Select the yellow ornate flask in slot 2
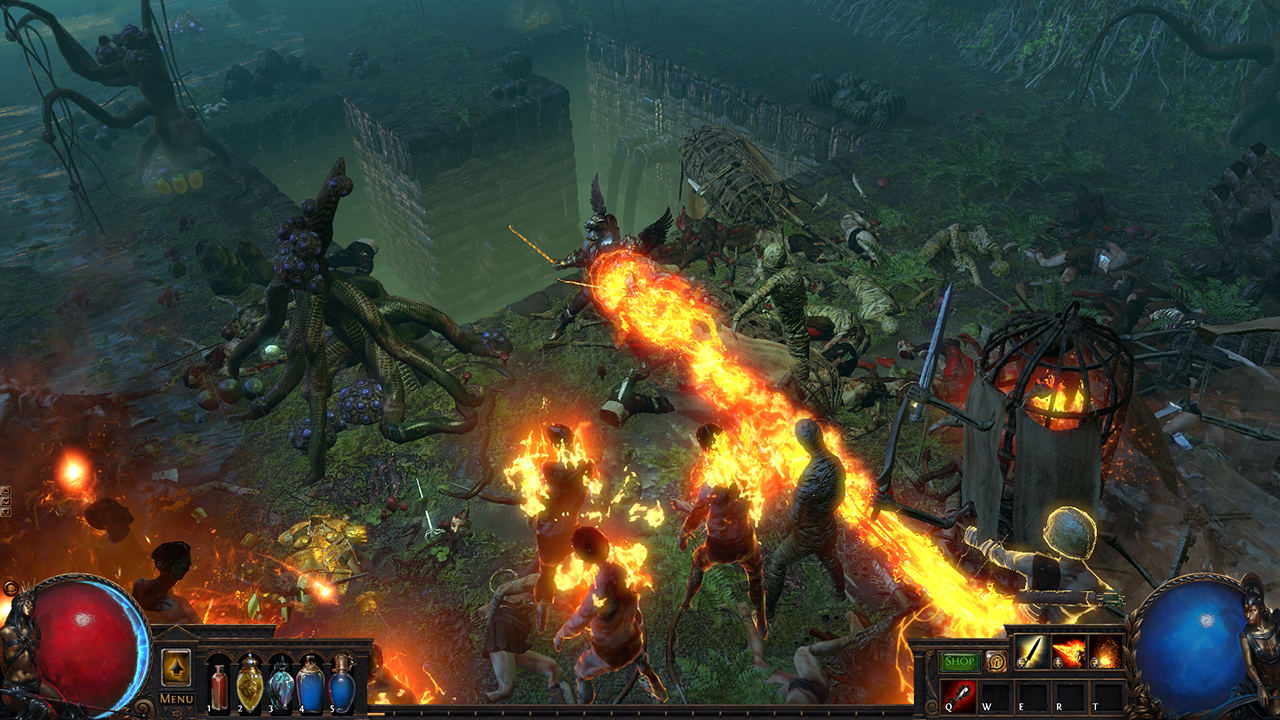 249,683
